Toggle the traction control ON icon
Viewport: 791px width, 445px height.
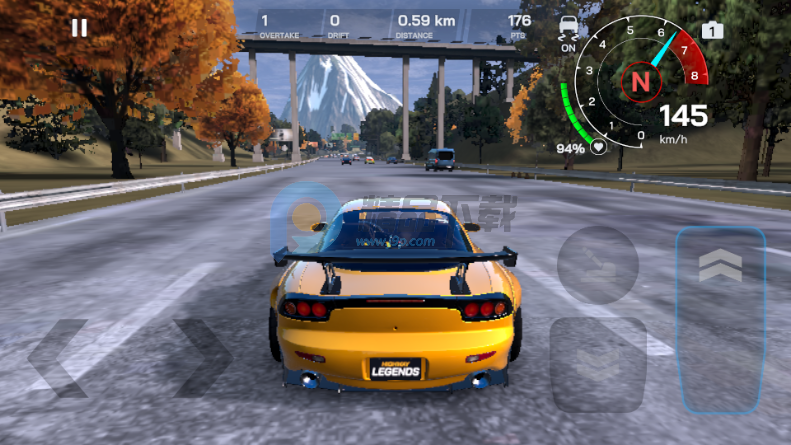569,31
